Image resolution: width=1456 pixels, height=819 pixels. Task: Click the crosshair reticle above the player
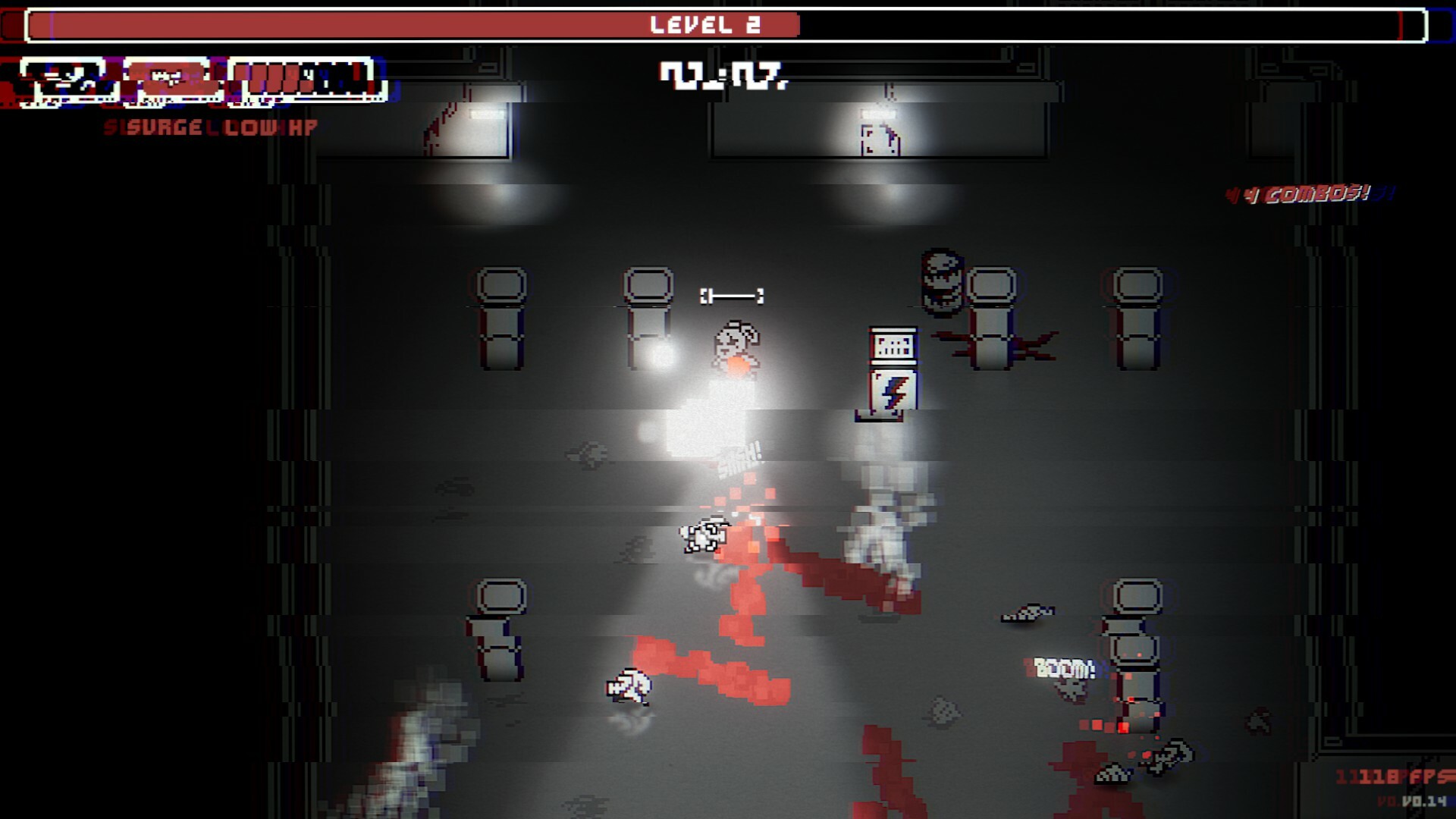(733, 297)
